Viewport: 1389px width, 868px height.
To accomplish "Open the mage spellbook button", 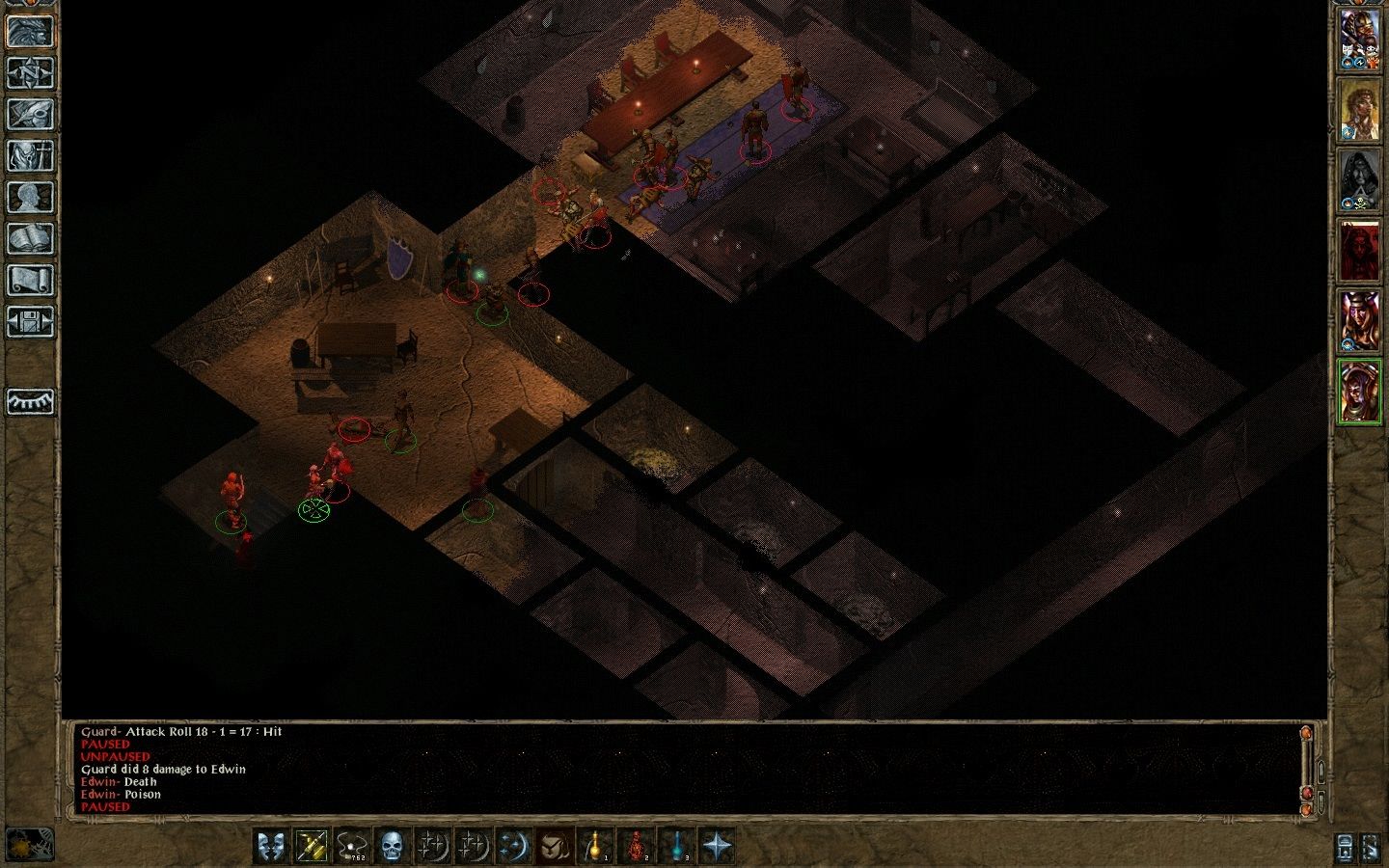I will pos(30,238).
